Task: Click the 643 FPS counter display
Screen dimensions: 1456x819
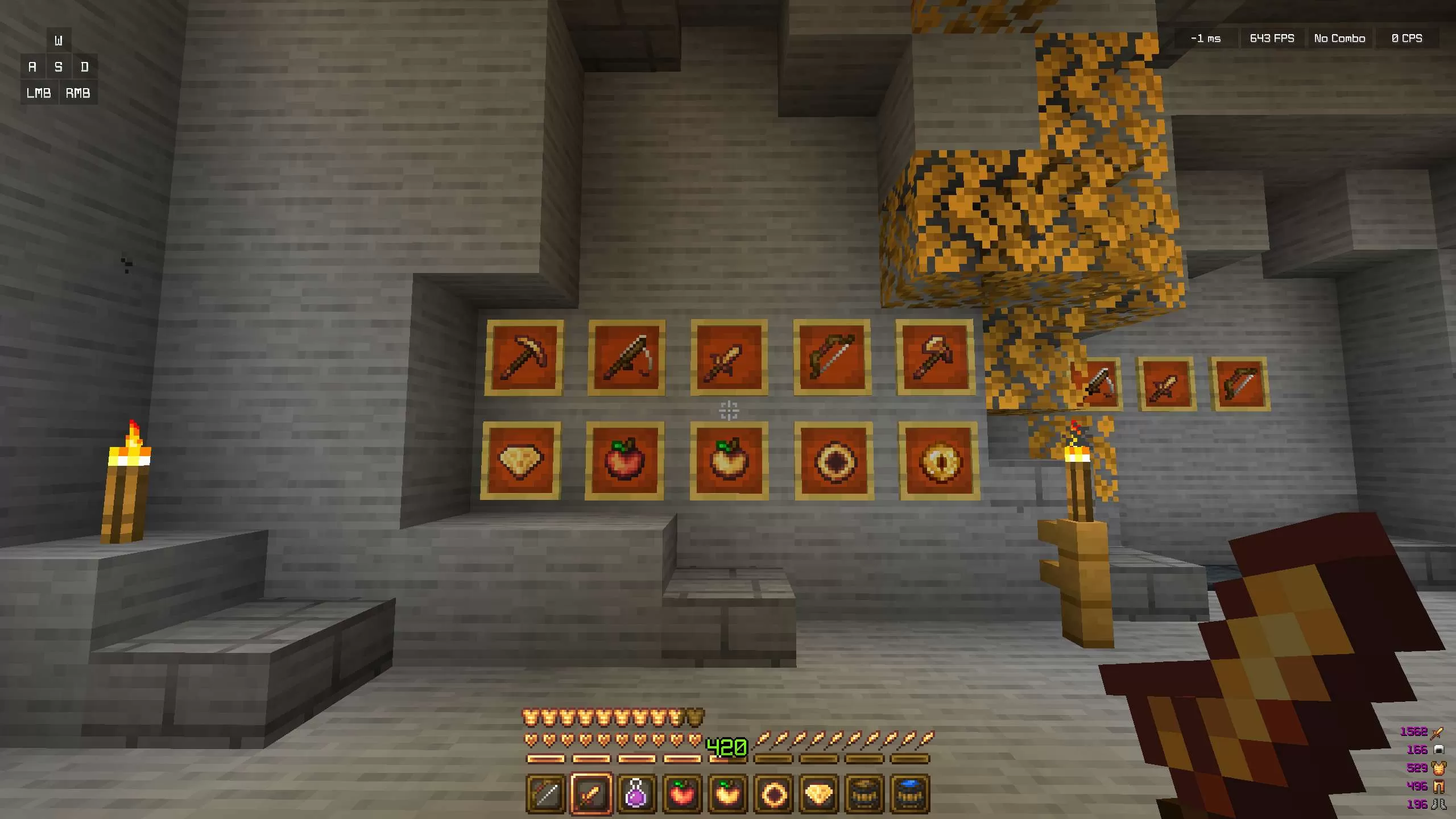Action: [x=1272, y=38]
